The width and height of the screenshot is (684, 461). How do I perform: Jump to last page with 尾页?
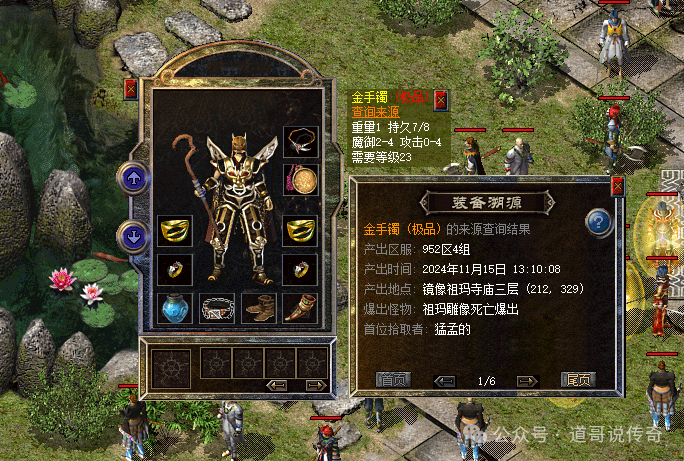tap(578, 380)
